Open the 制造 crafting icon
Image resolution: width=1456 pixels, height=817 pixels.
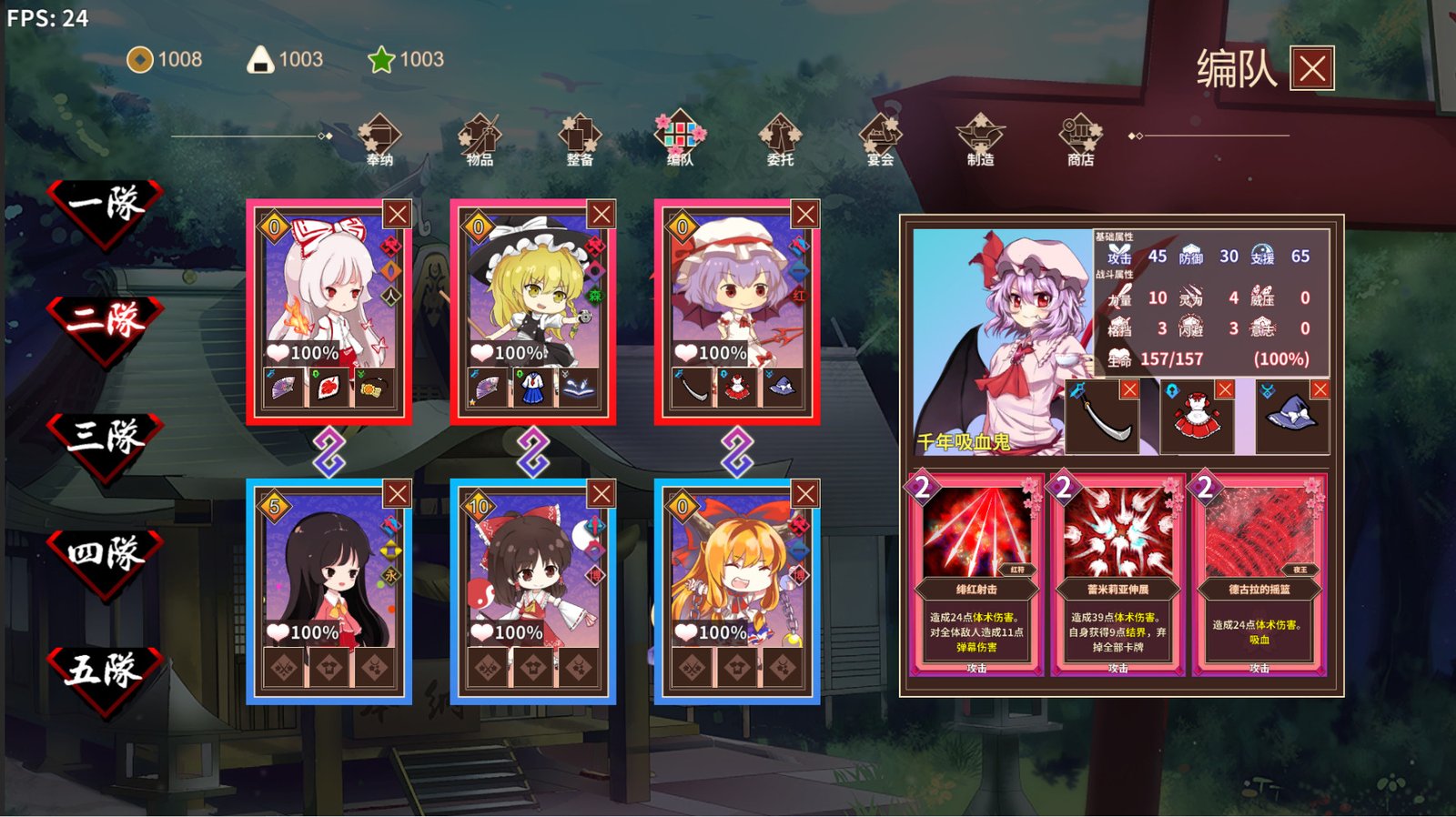980,136
